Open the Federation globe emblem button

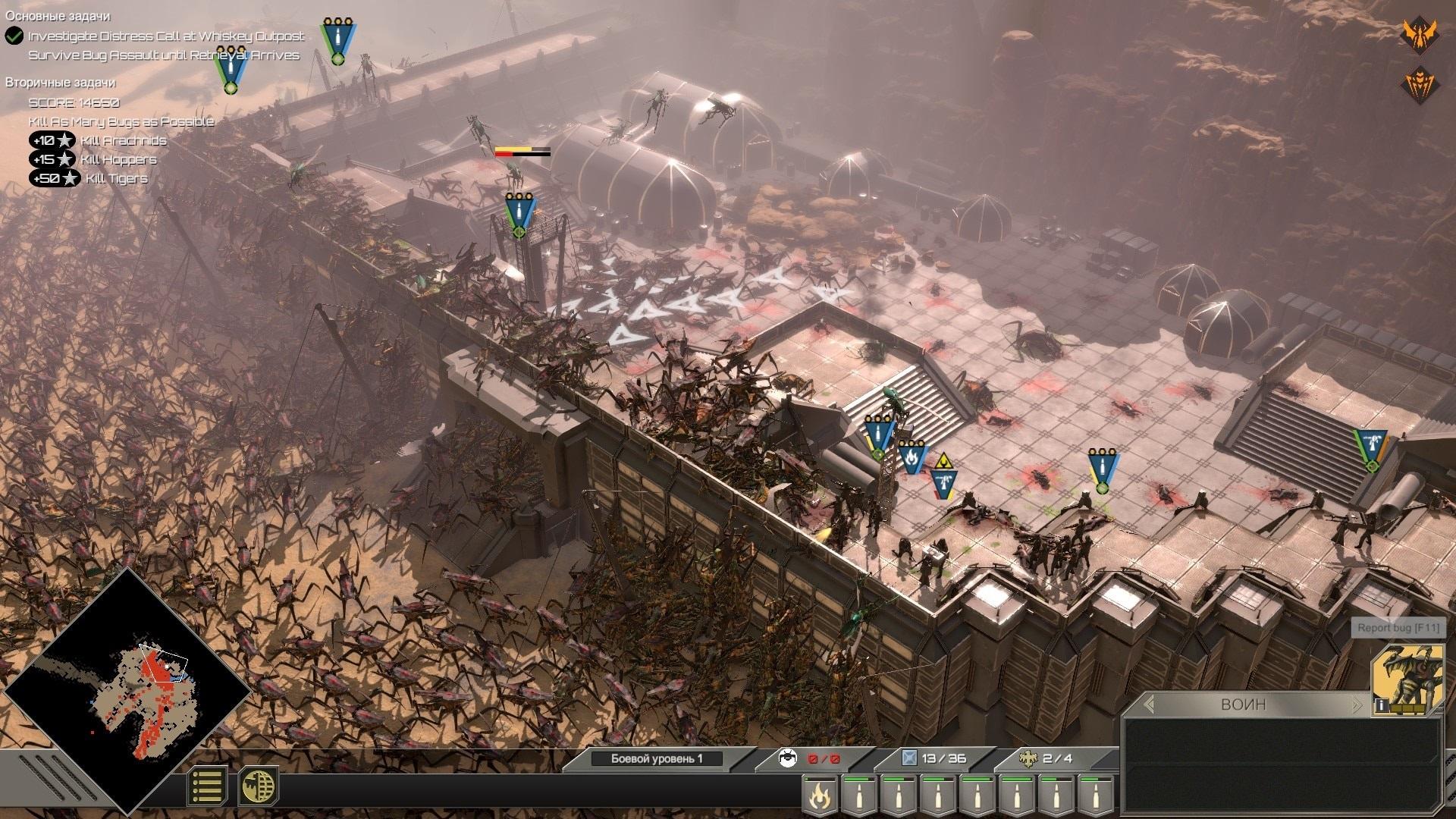[x=259, y=786]
